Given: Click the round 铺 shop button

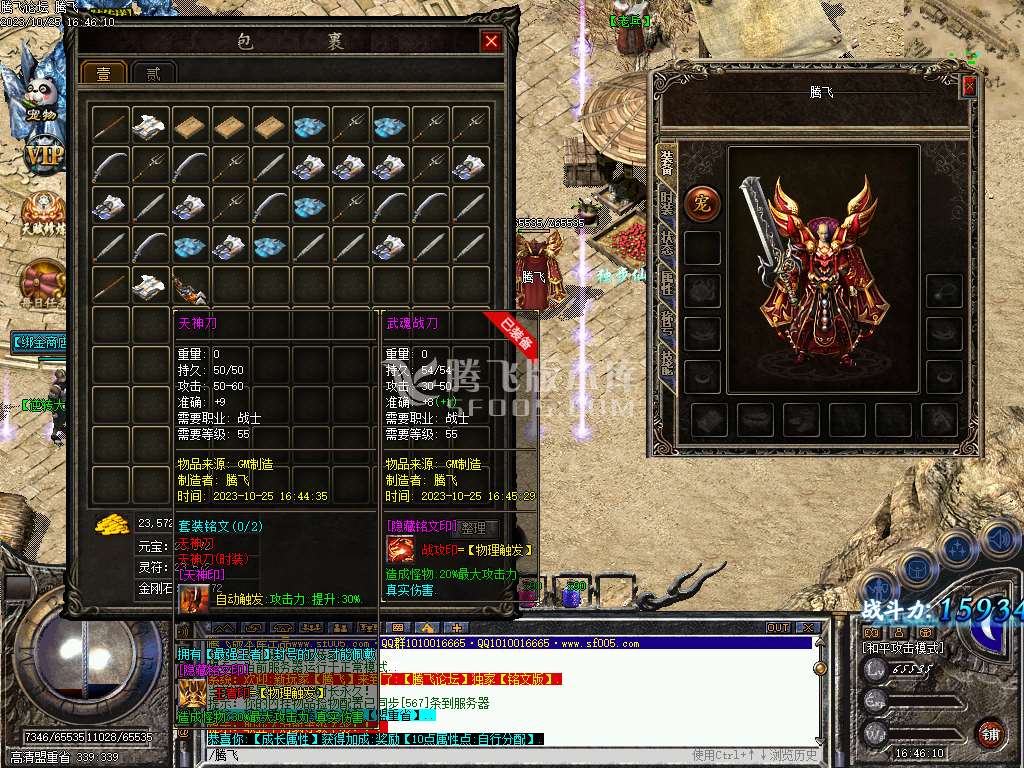Looking at the screenshot, I should click(x=990, y=732).
